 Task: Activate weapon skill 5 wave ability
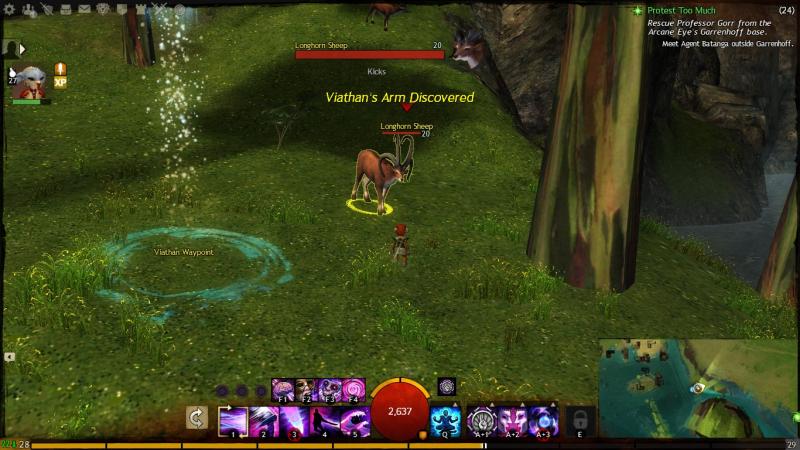pyautogui.click(x=355, y=420)
